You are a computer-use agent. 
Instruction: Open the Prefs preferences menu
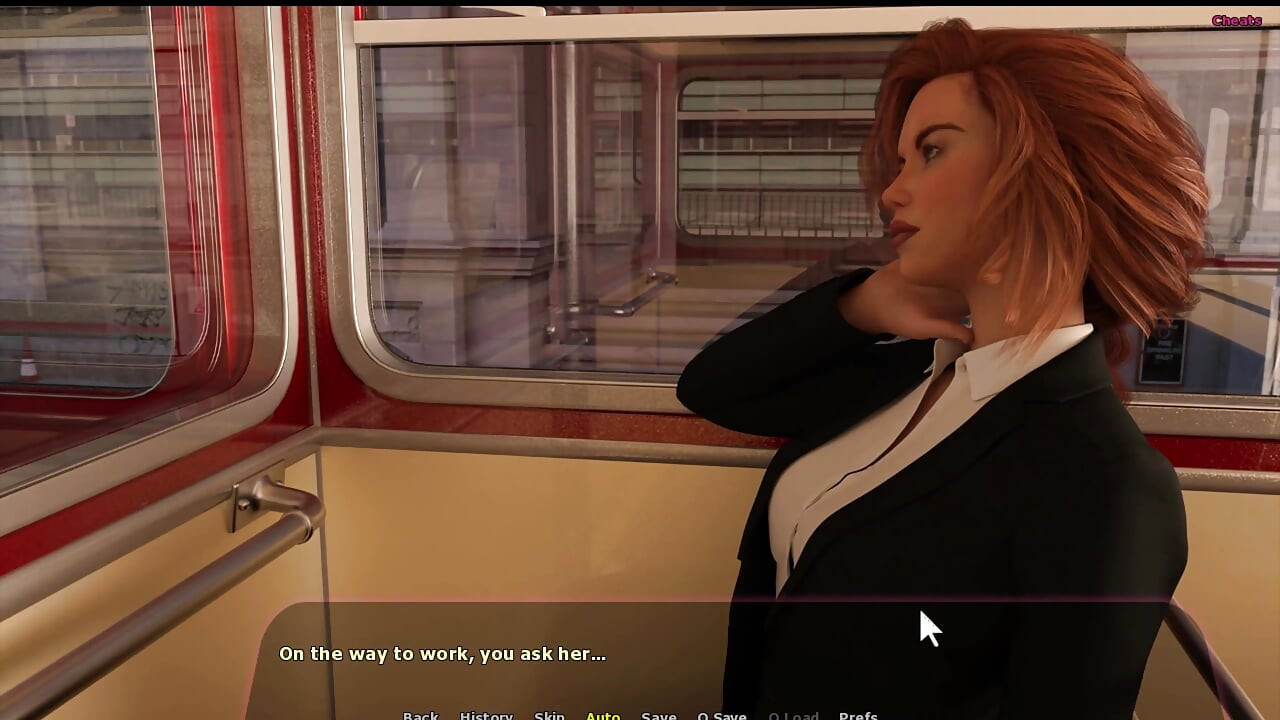pos(858,715)
